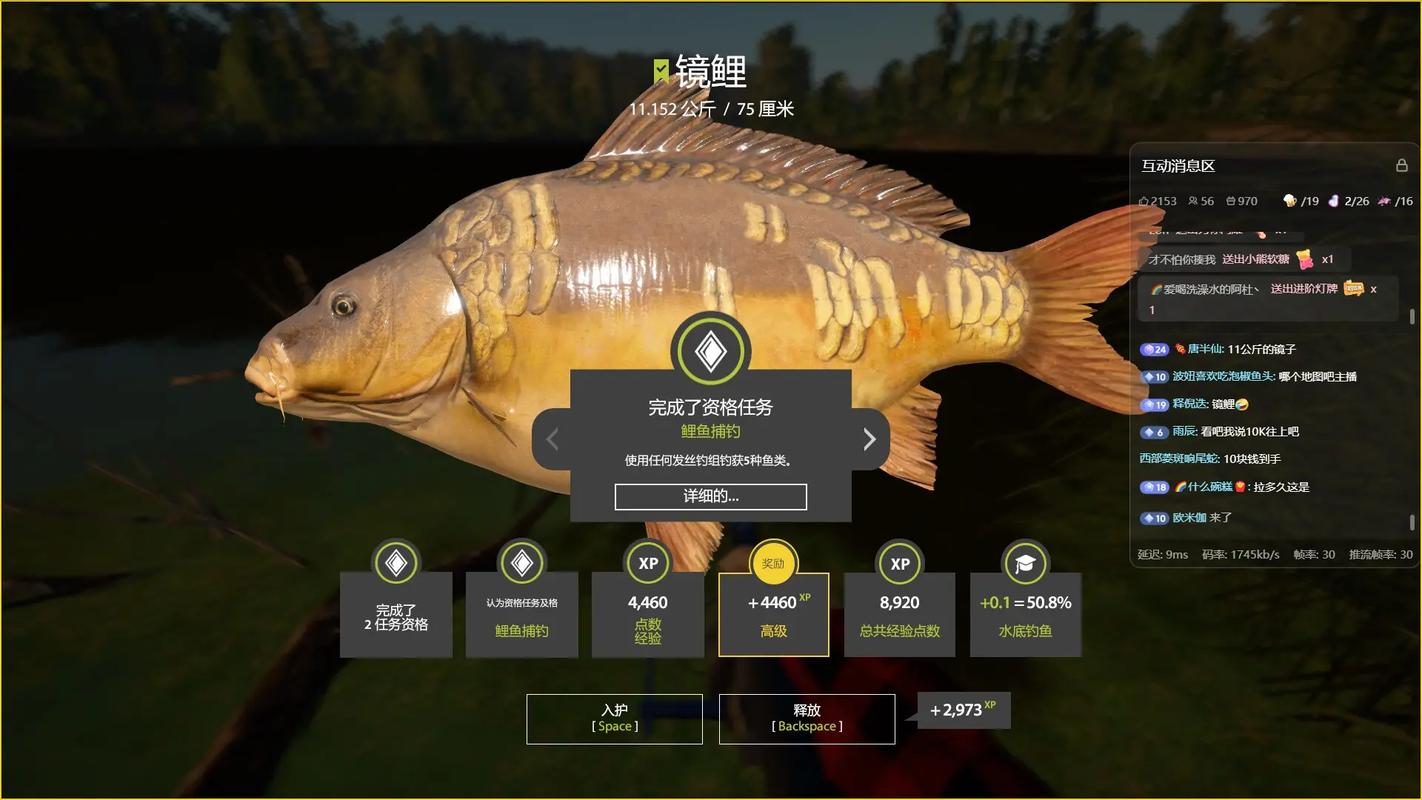Select the highlighted 奖励 +4460 高级 tile
Image resolution: width=1422 pixels, height=800 pixels.
773,614
